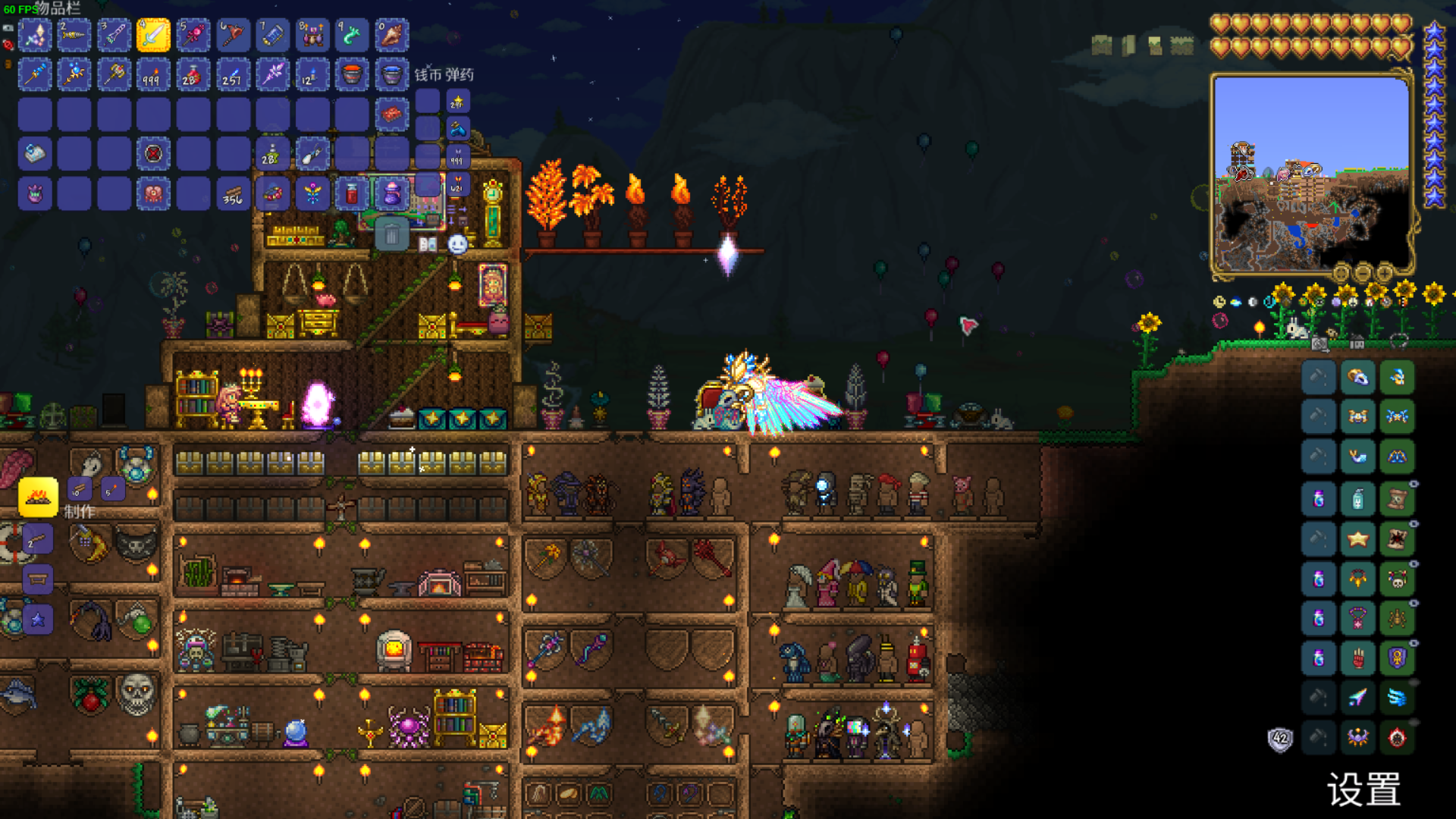Choose the cell phone in hotbar slot 7
1456x819 pixels.
(272, 36)
